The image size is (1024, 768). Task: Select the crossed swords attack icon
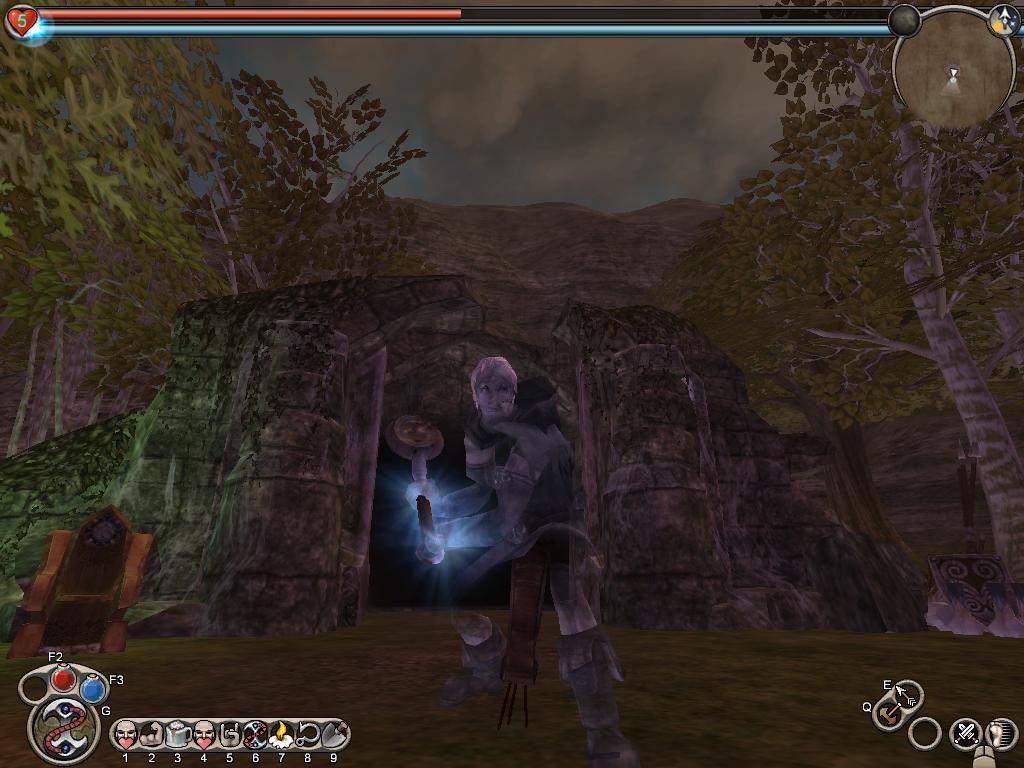coord(966,733)
